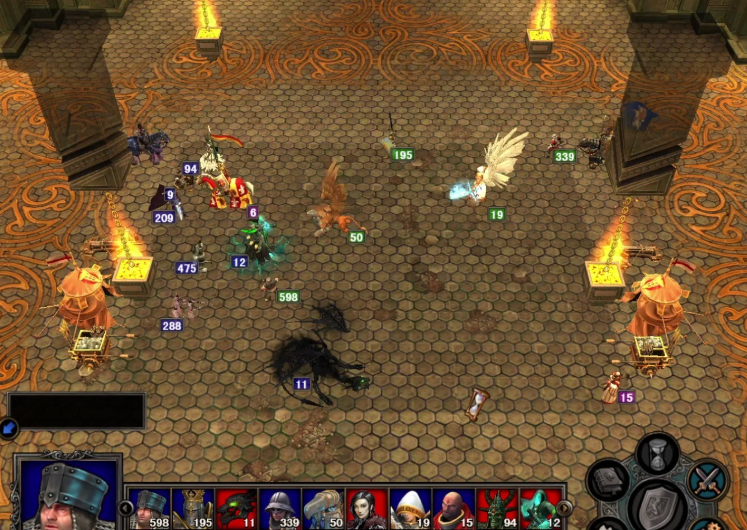Screen dimensions: 747x530
Task: Select the peasant stack of 598 in initiative bar
Action: tap(150, 508)
